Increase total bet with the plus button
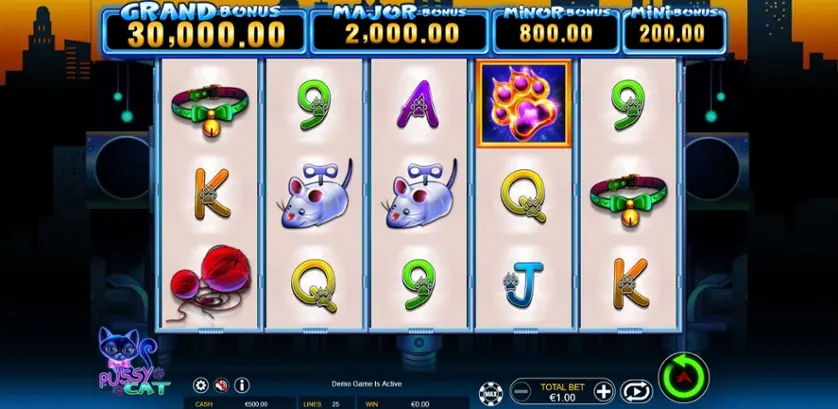This screenshot has height=409, width=838. point(603,390)
